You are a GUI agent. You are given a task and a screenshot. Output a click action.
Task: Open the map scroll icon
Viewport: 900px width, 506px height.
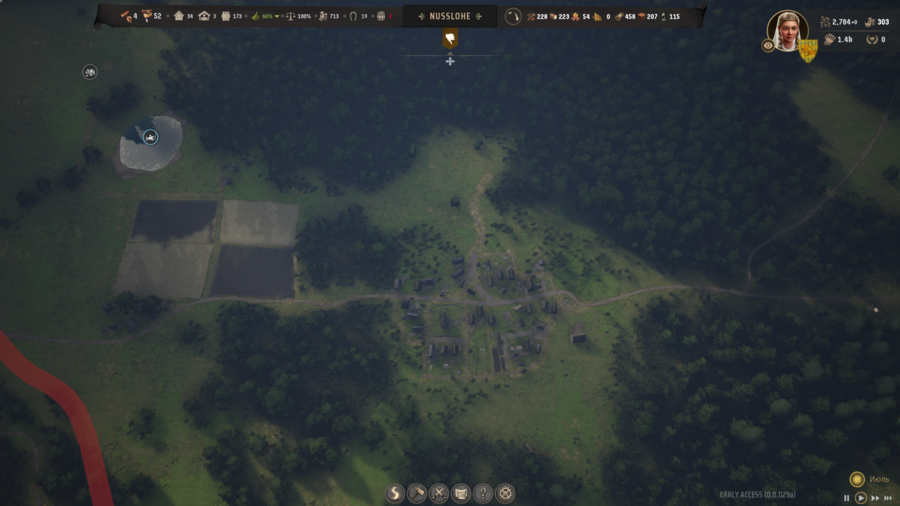click(x=461, y=493)
